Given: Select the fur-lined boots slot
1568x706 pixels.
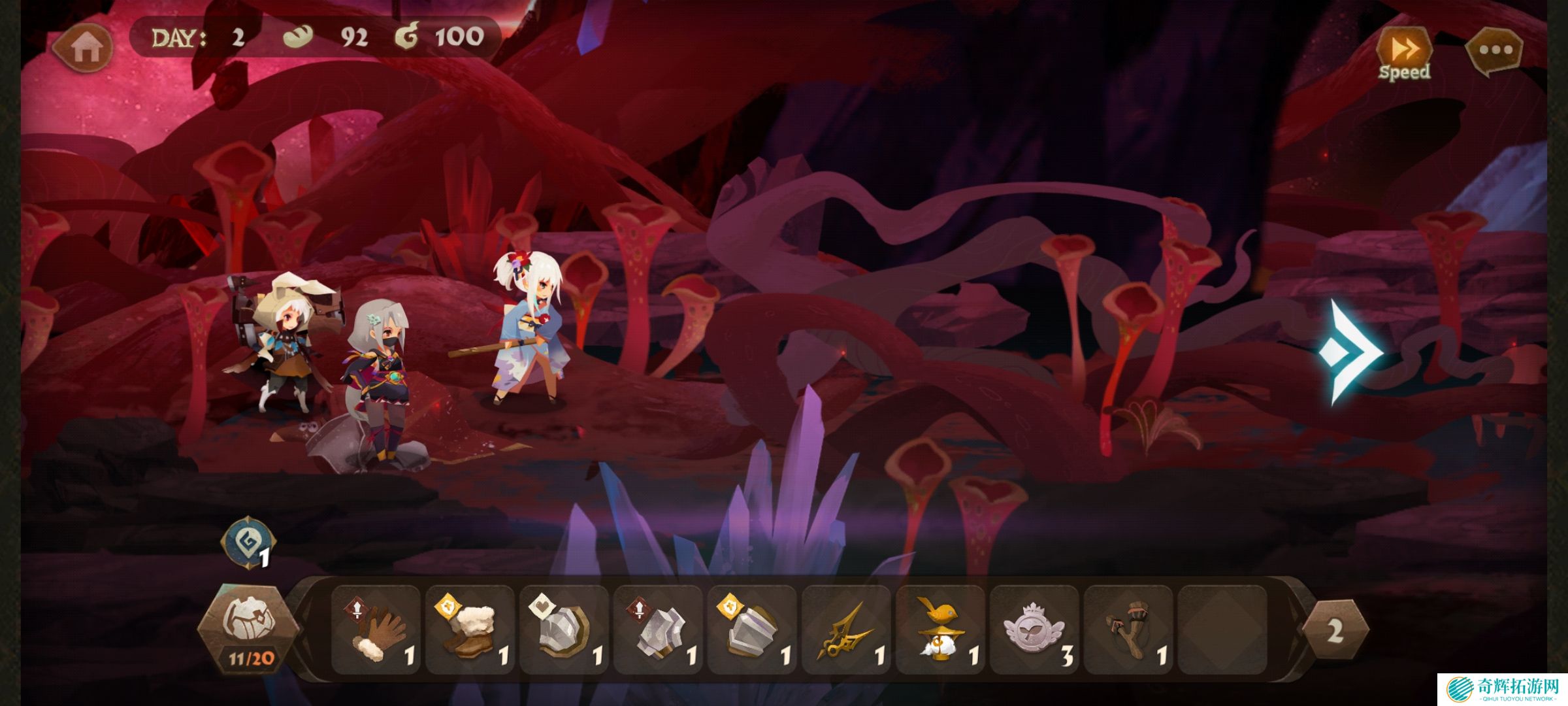Looking at the screenshot, I should (471, 630).
